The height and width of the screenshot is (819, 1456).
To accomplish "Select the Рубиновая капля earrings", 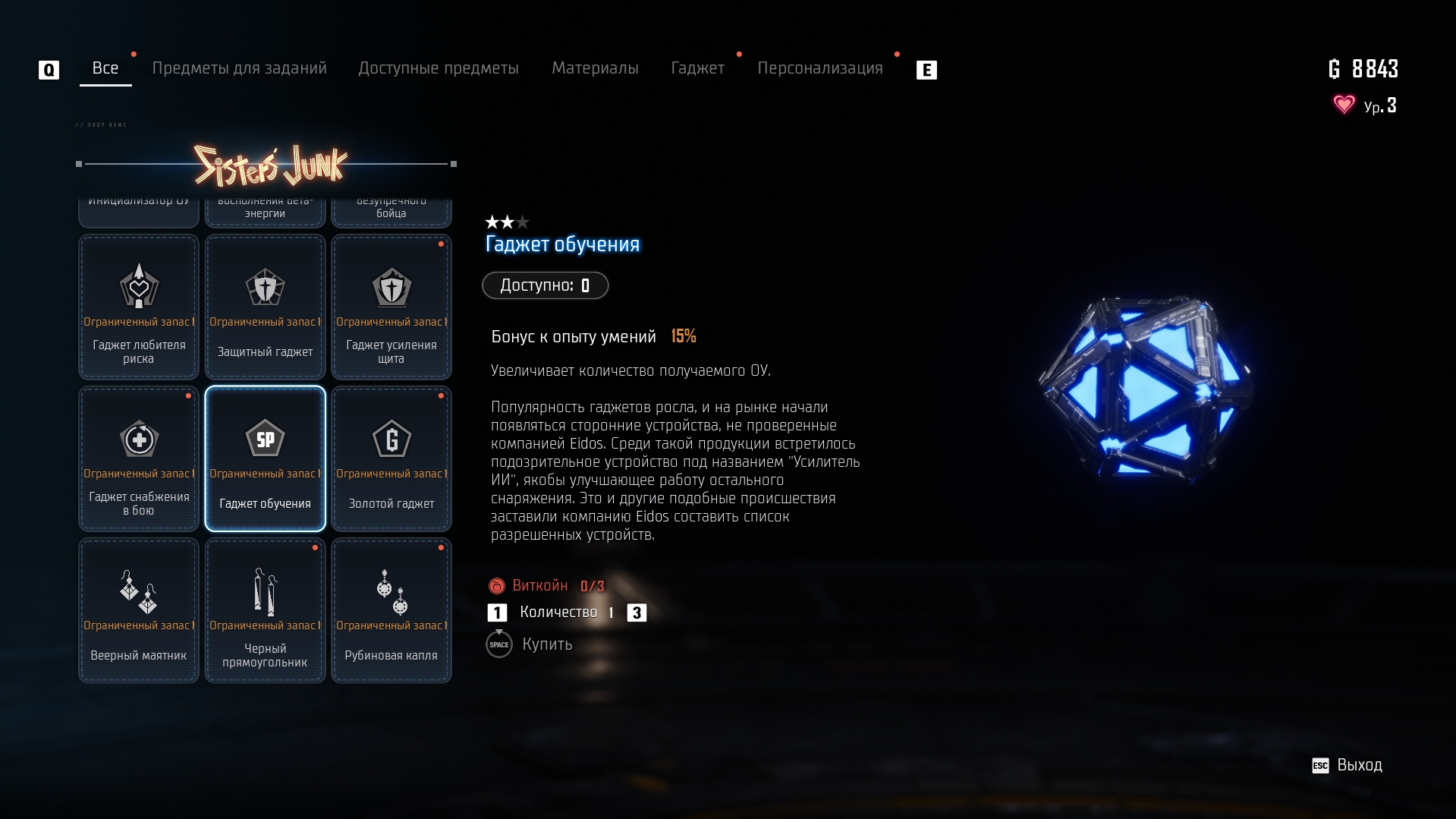I will click(x=392, y=610).
